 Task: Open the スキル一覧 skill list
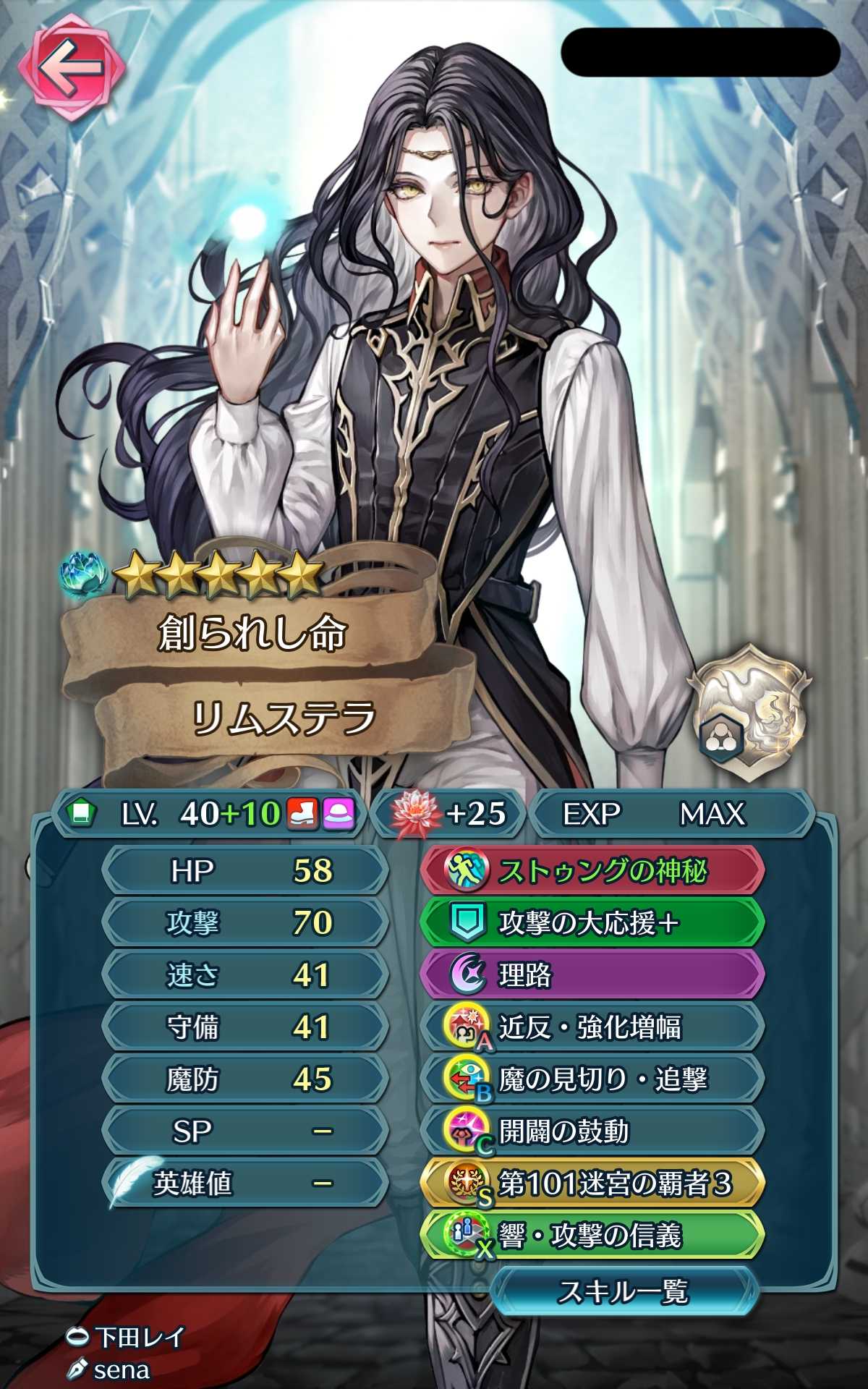pyautogui.click(x=624, y=1291)
